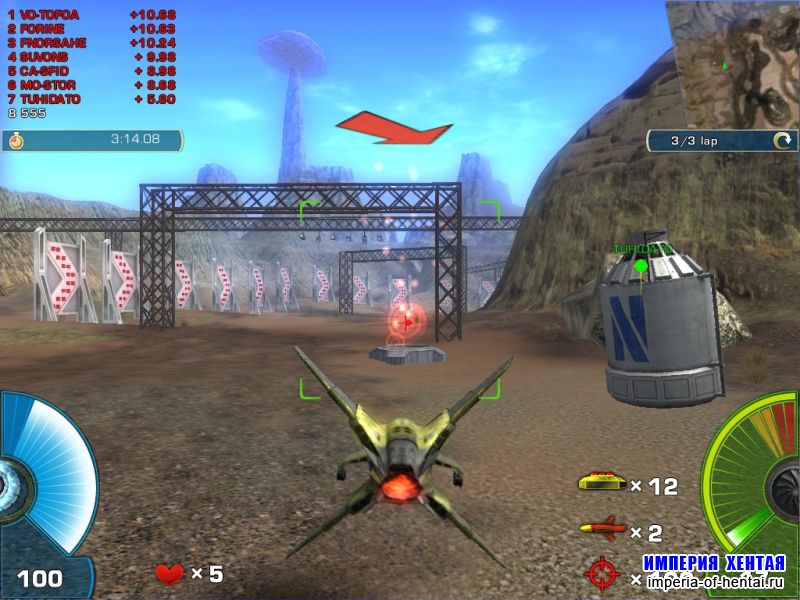The width and height of the screenshot is (800, 600).
Task: Click the track minimap
Action: pyautogui.click(x=733, y=63)
